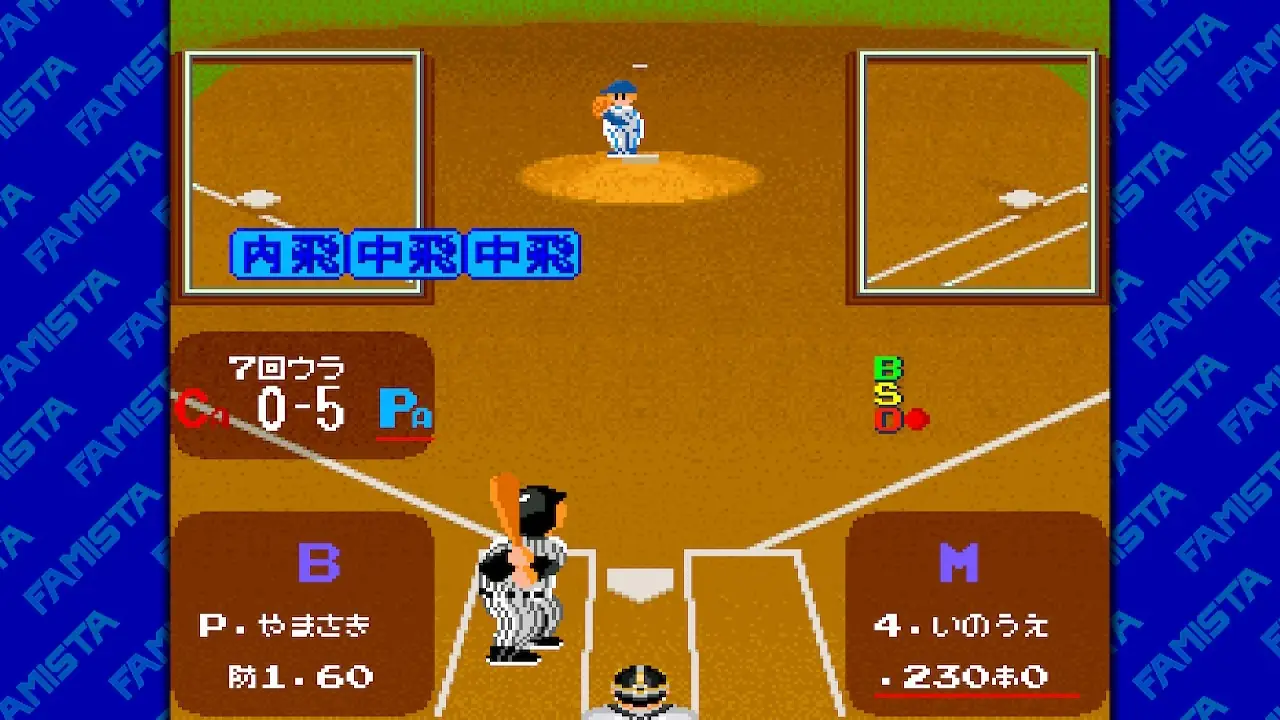Click the 内飛 at-bat result tag
The image size is (1280, 720).
click(288, 254)
